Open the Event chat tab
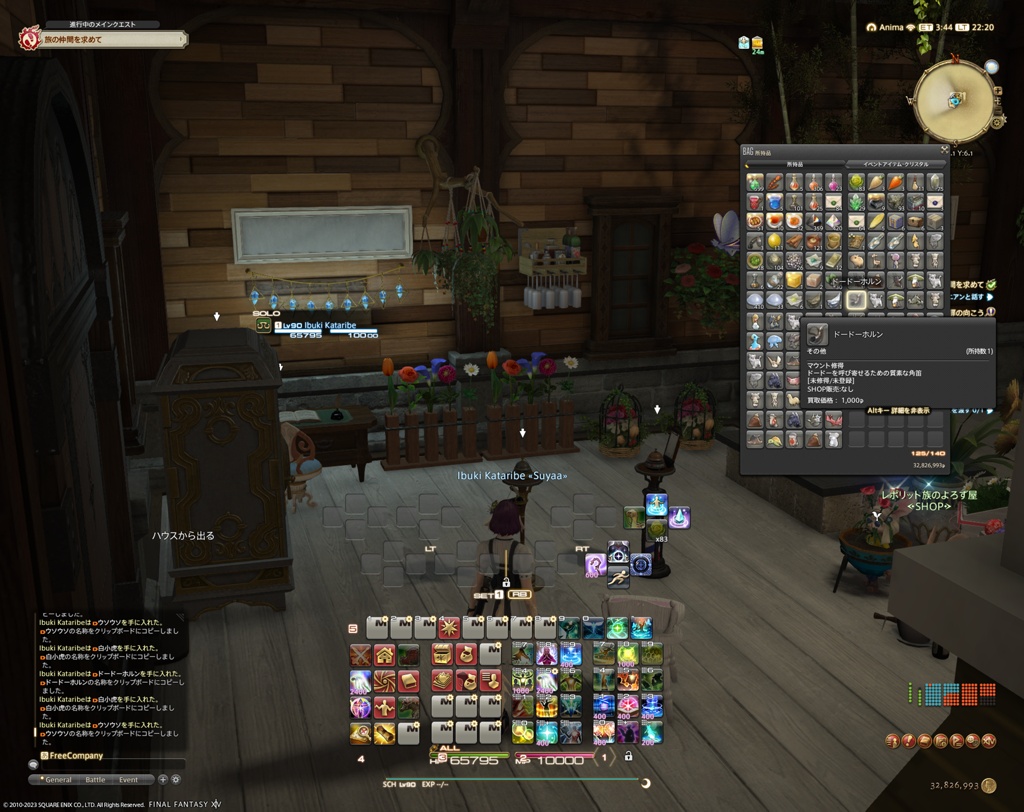 pos(129,779)
